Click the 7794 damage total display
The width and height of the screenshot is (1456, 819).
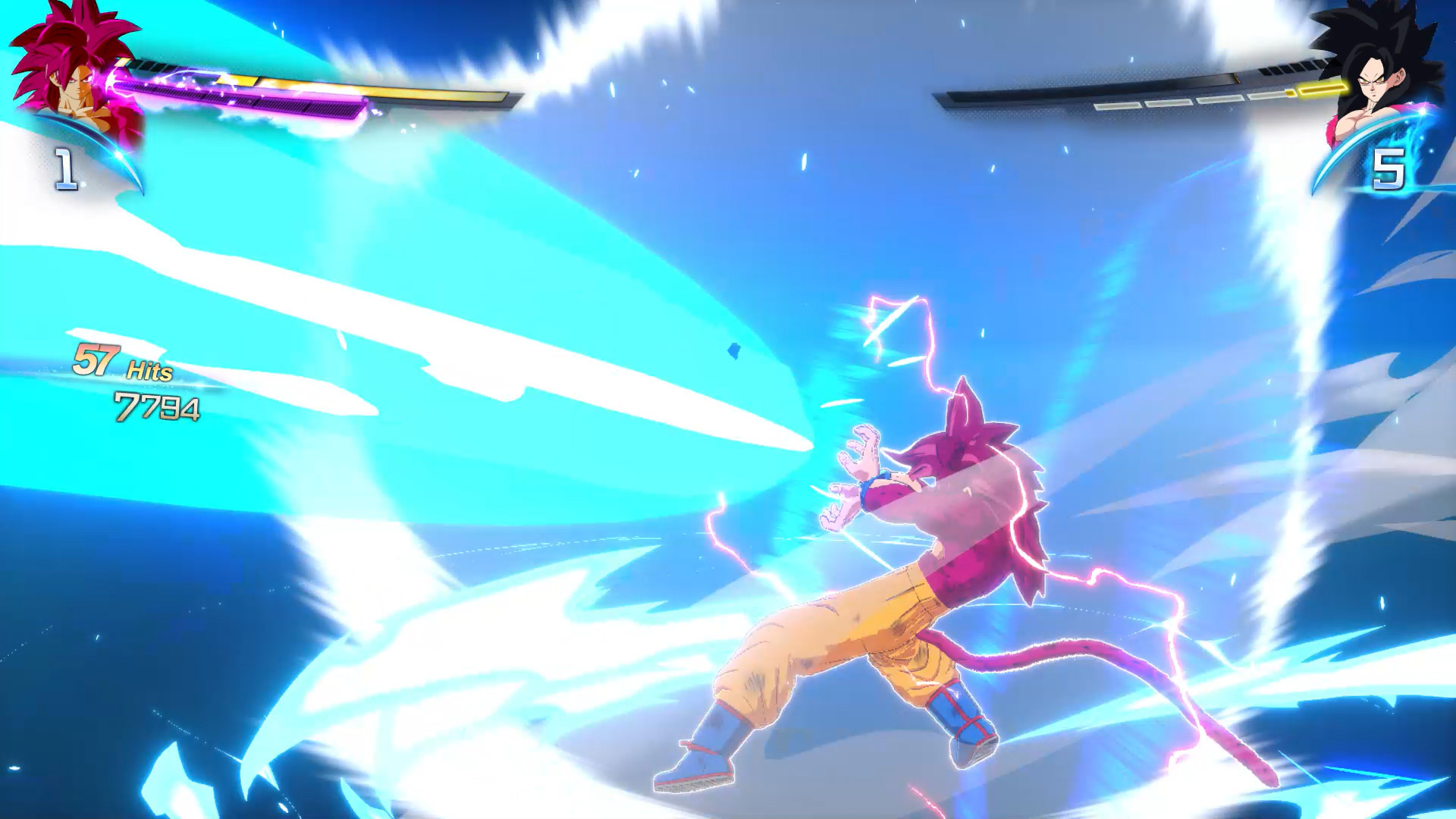pos(157,407)
